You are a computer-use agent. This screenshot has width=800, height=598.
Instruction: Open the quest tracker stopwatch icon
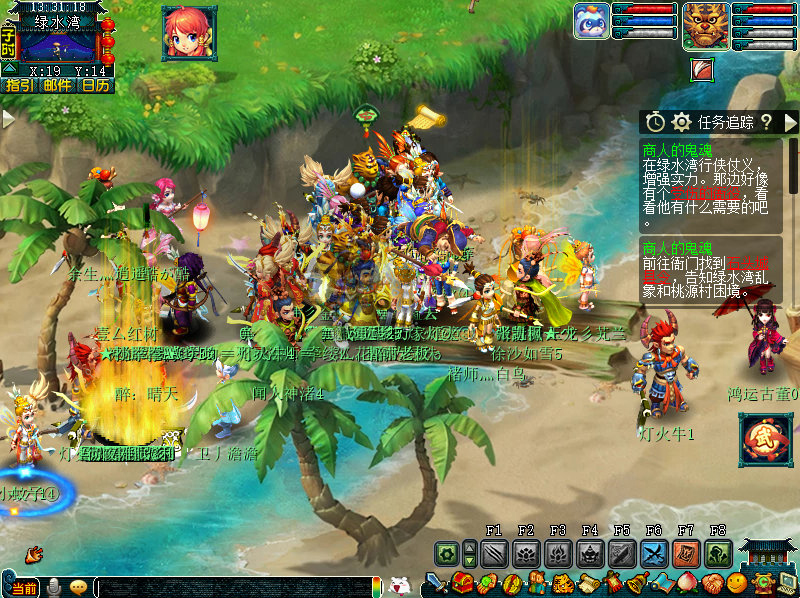(x=655, y=122)
